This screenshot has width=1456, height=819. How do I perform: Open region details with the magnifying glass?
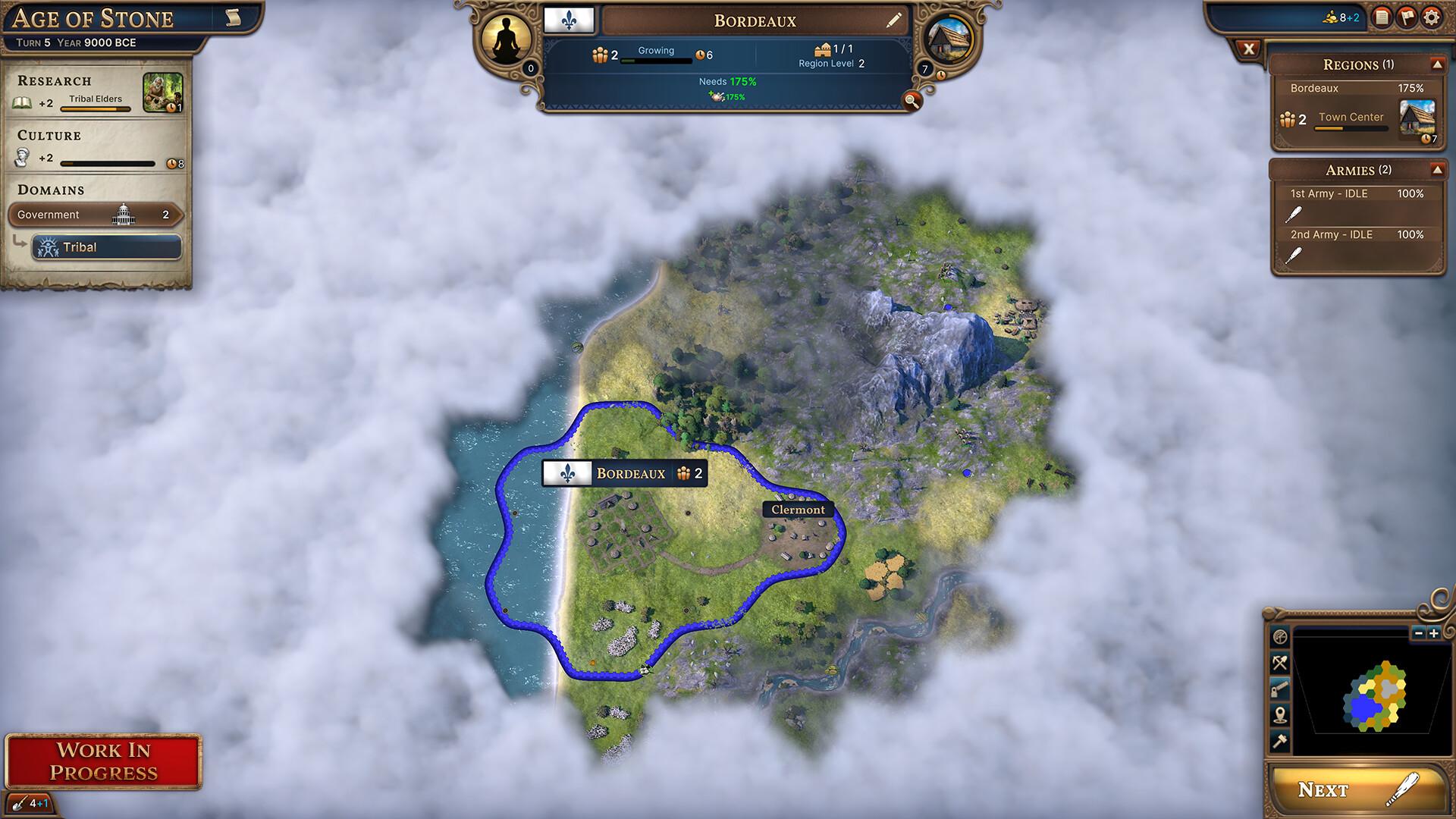point(912,100)
